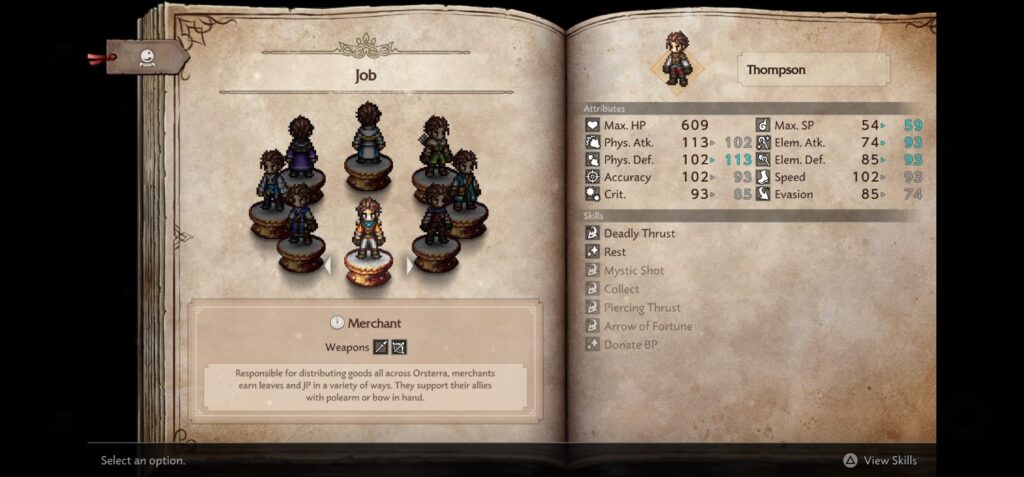
Task: Select the Piercing Thrust skill
Action: point(642,308)
